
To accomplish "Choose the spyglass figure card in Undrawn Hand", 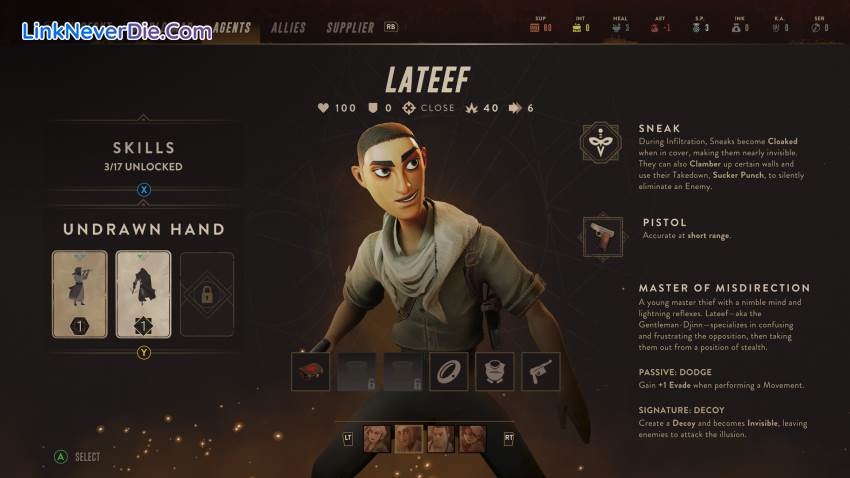I will pyautogui.click(x=79, y=294).
